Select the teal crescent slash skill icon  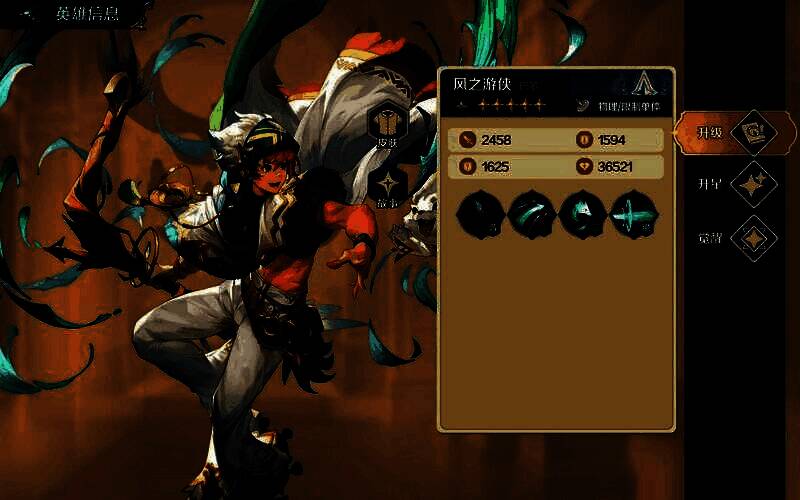coord(533,214)
